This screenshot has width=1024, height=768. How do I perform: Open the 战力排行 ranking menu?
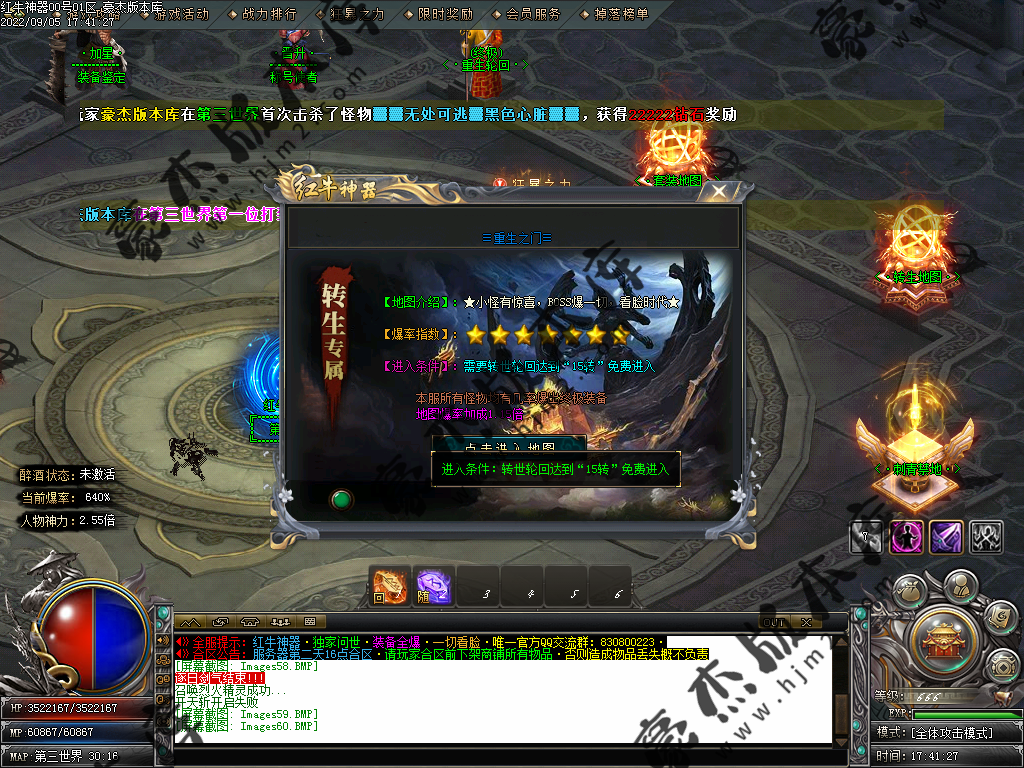(268, 14)
